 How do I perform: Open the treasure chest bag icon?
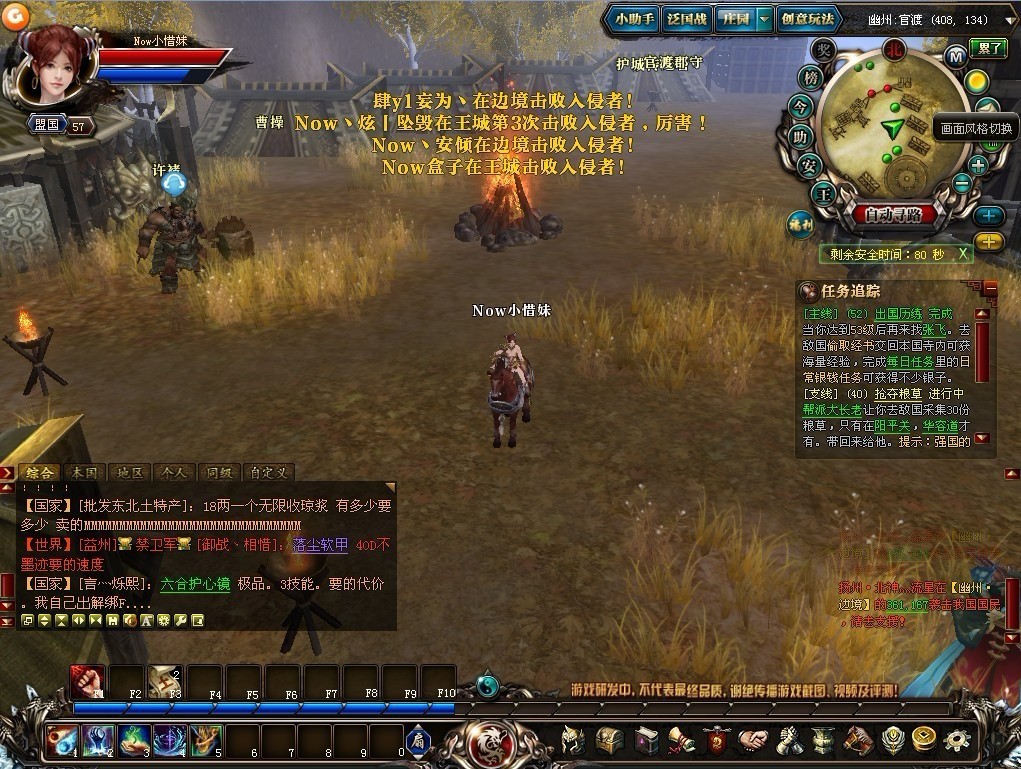pos(609,741)
